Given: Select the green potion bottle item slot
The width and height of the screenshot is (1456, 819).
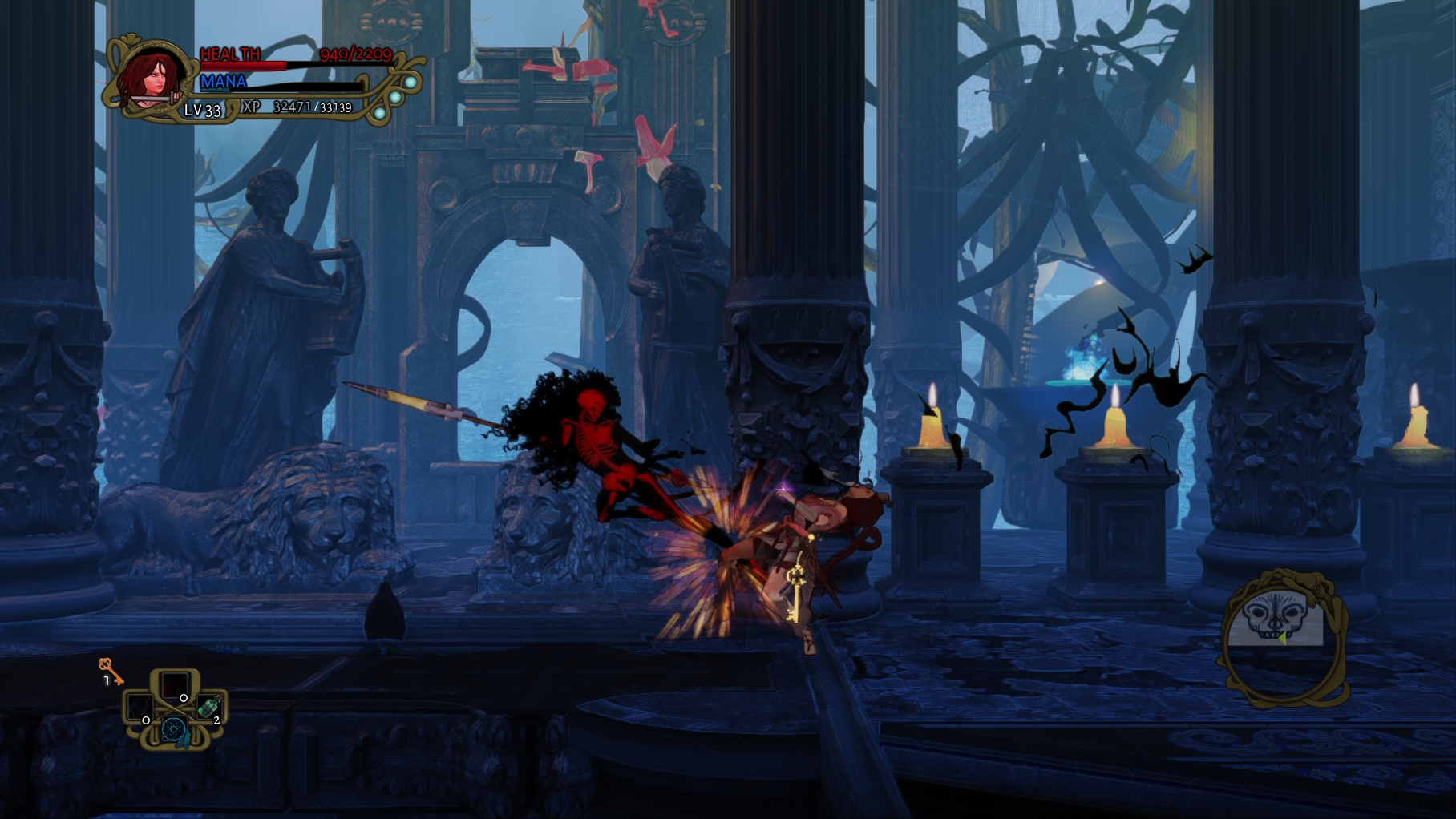Looking at the screenshot, I should (210, 706).
